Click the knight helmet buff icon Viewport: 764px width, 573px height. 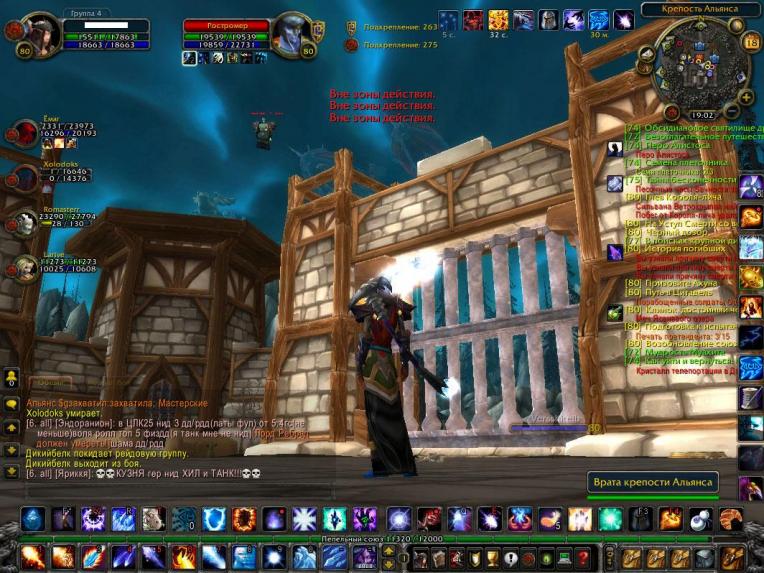tap(548, 20)
